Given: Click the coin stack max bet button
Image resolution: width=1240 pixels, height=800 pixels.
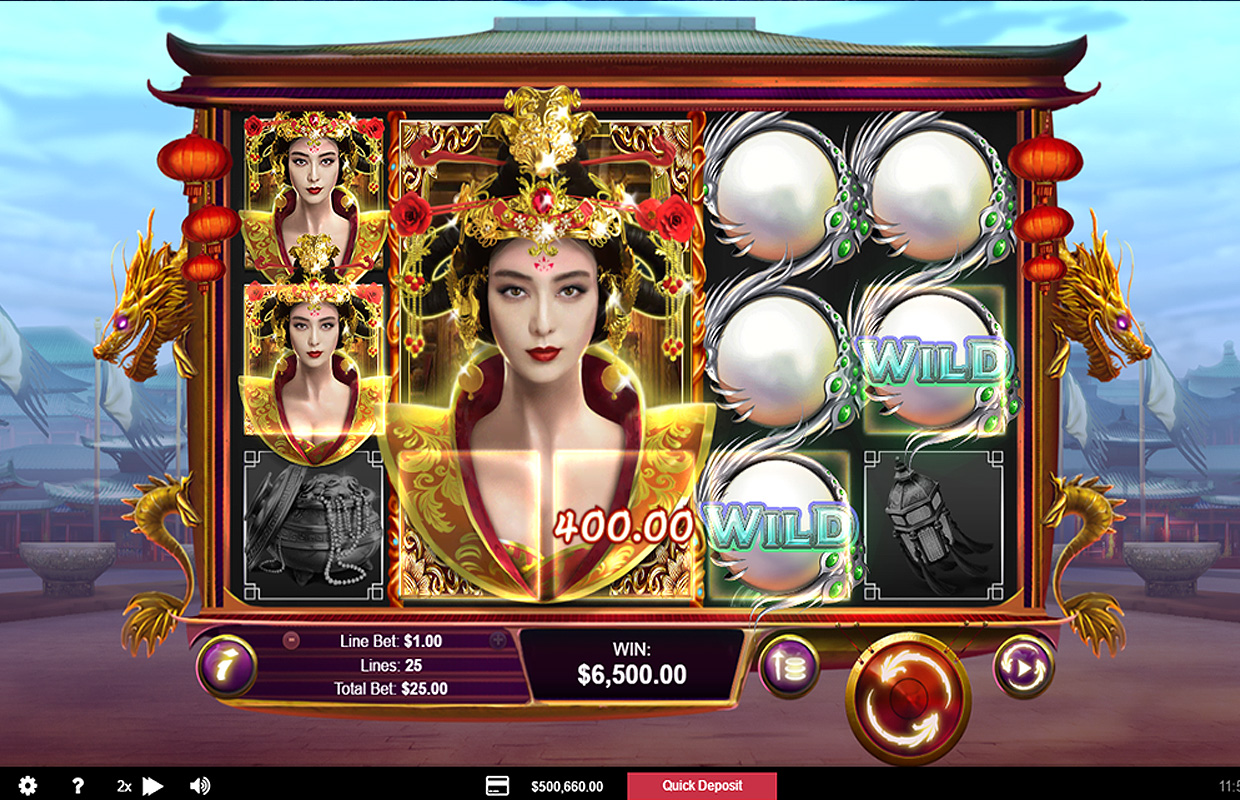Looking at the screenshot, I should 789,666.
